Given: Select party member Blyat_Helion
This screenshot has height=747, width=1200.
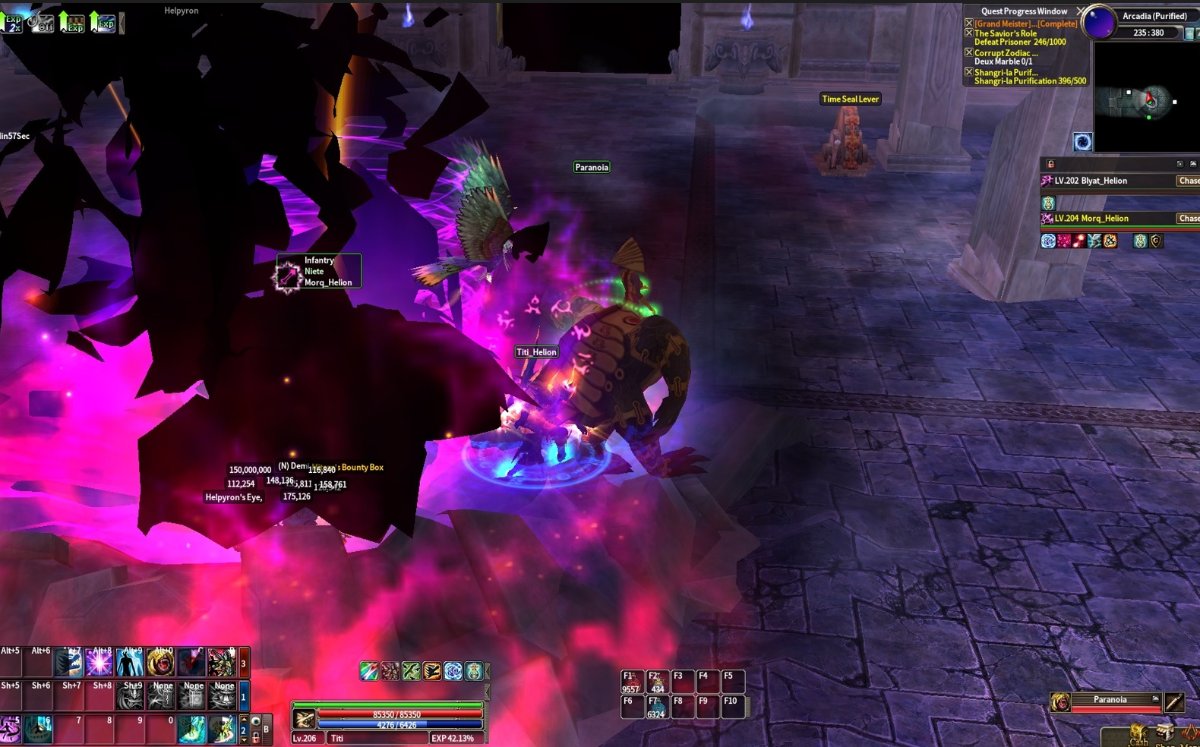Looking at the screenshot, I should (x=1090, y=181).
